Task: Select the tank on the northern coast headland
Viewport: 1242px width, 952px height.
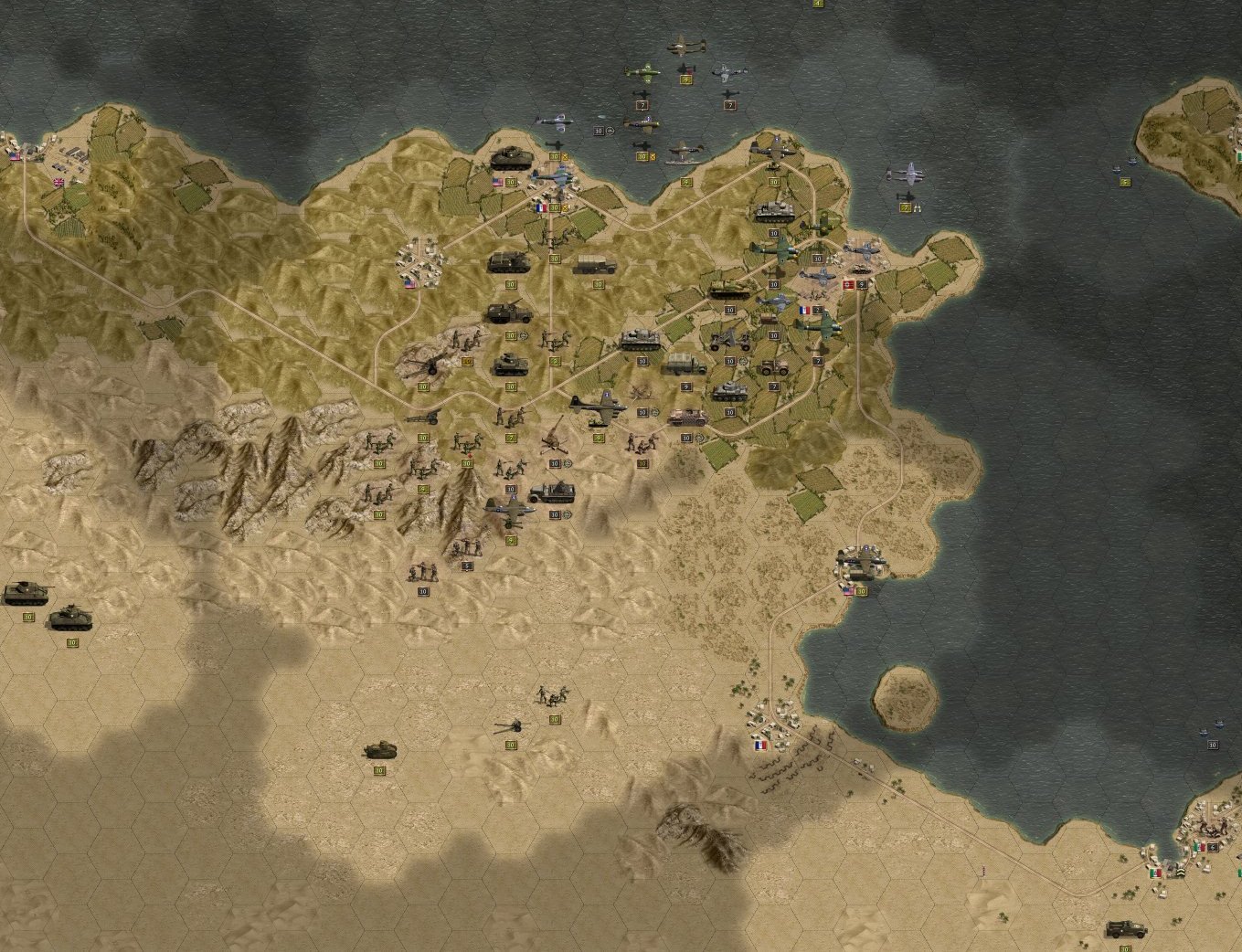Action: pyautogui.click(x=510, y=157)
